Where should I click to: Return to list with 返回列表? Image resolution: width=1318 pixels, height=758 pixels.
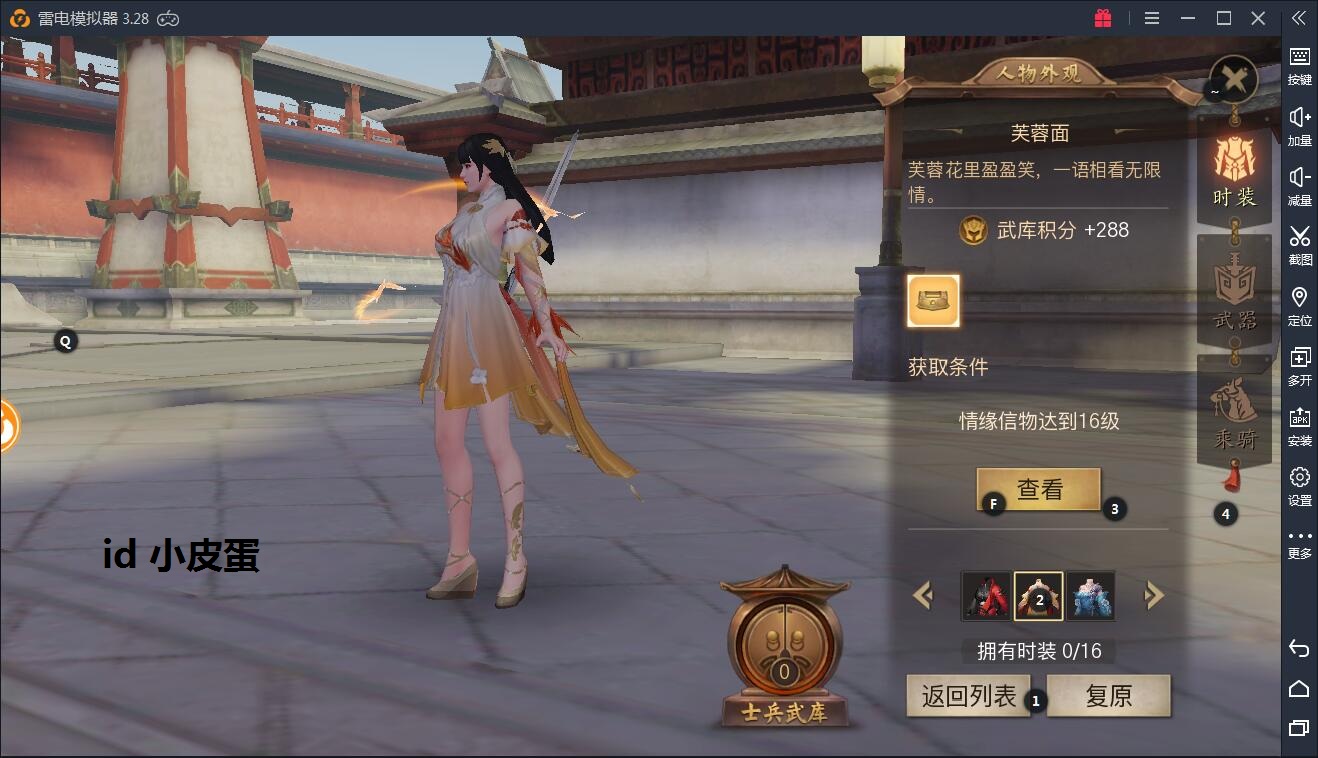tap(967, 696)
